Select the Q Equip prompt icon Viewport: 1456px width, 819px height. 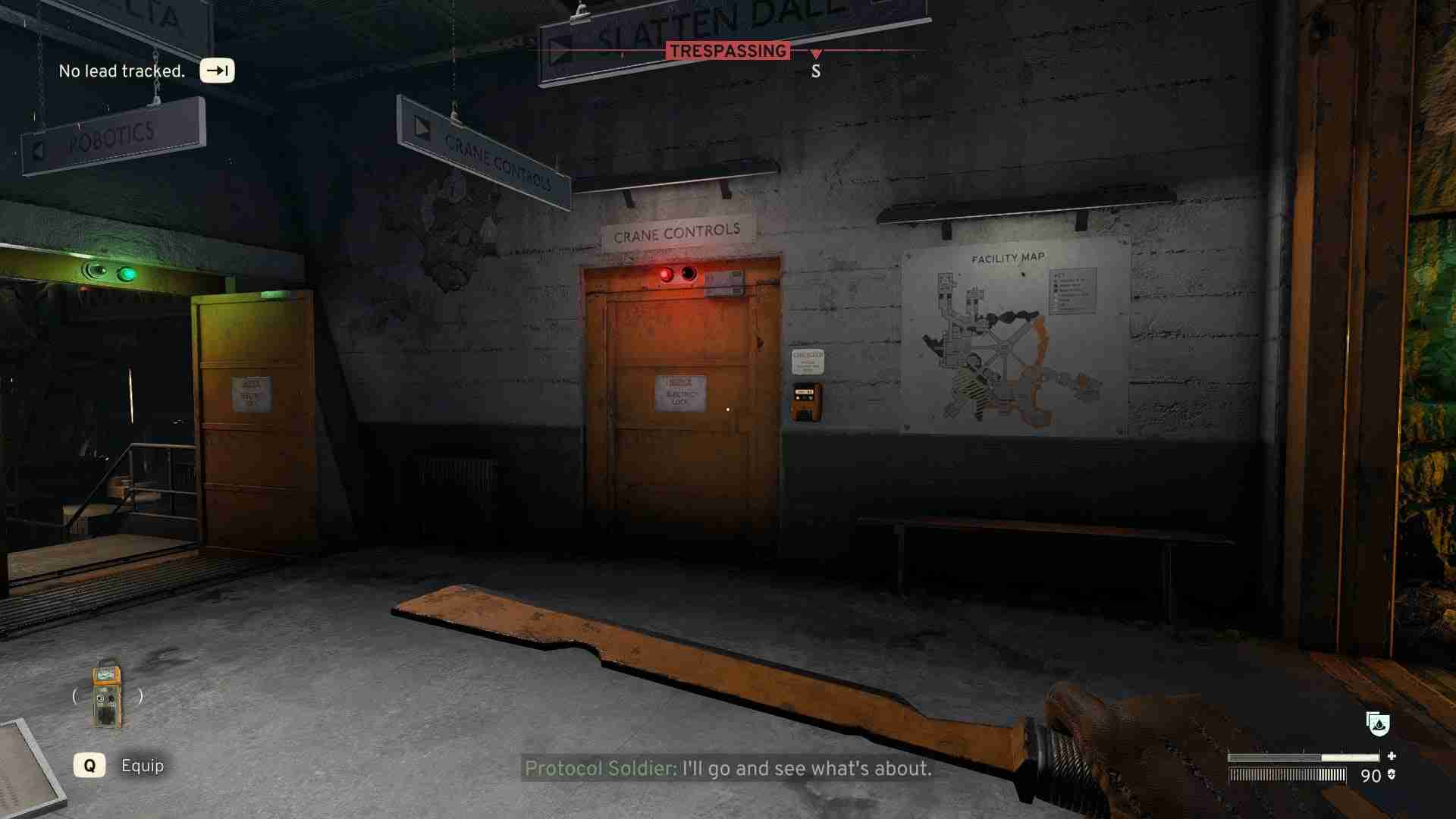[x=91, y=766]
